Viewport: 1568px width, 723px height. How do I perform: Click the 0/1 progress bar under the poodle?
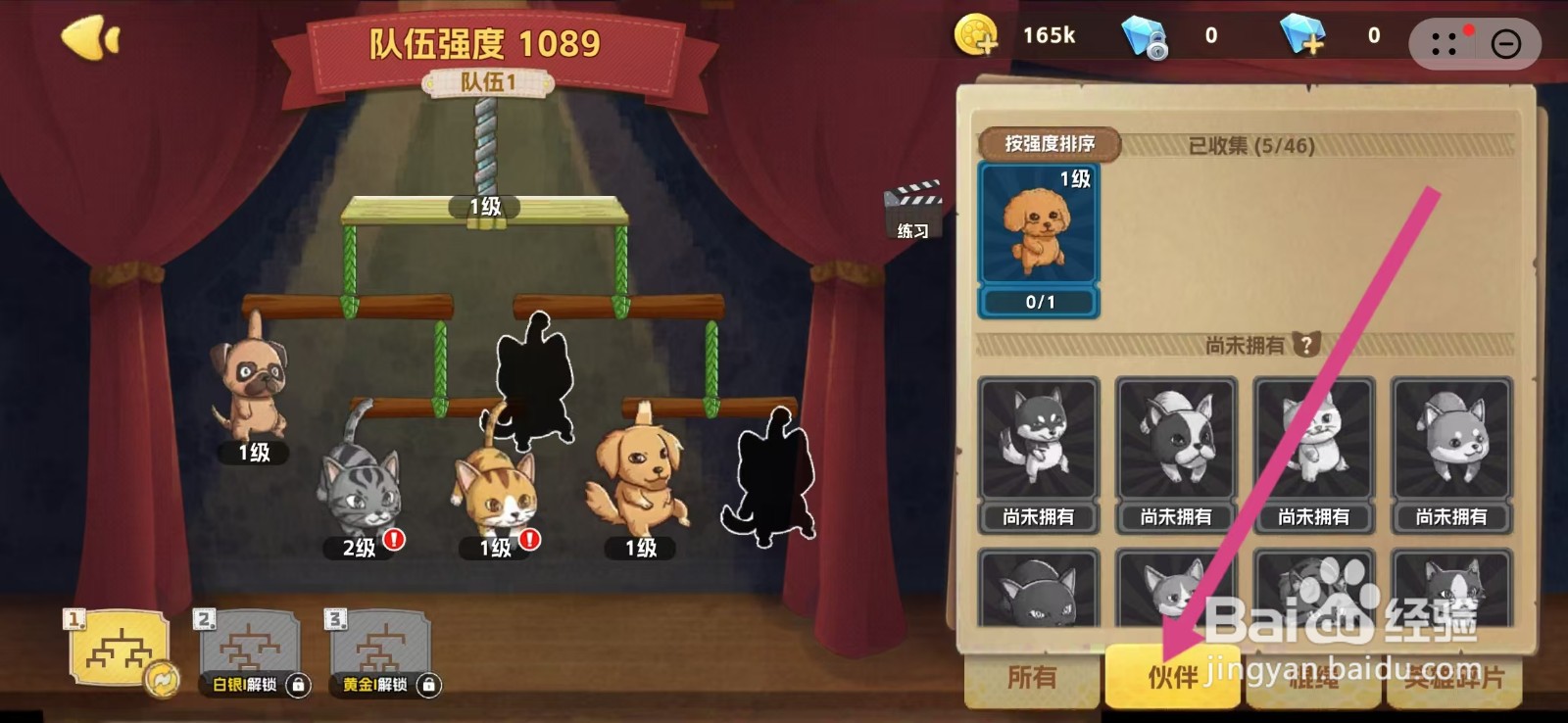coord(1039,303)
